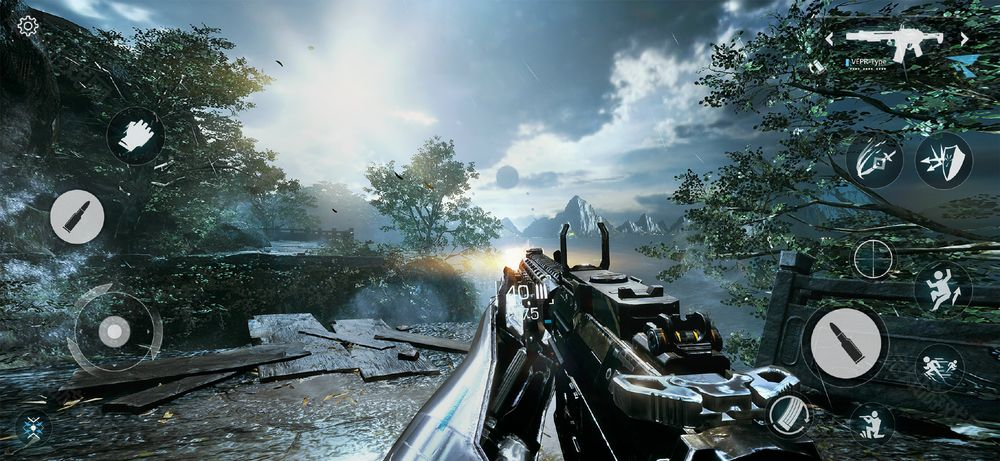The width and height of the screenshot is (1000, 461).
Task: Activate the sprint dash button
Action: tap(940, 367)
